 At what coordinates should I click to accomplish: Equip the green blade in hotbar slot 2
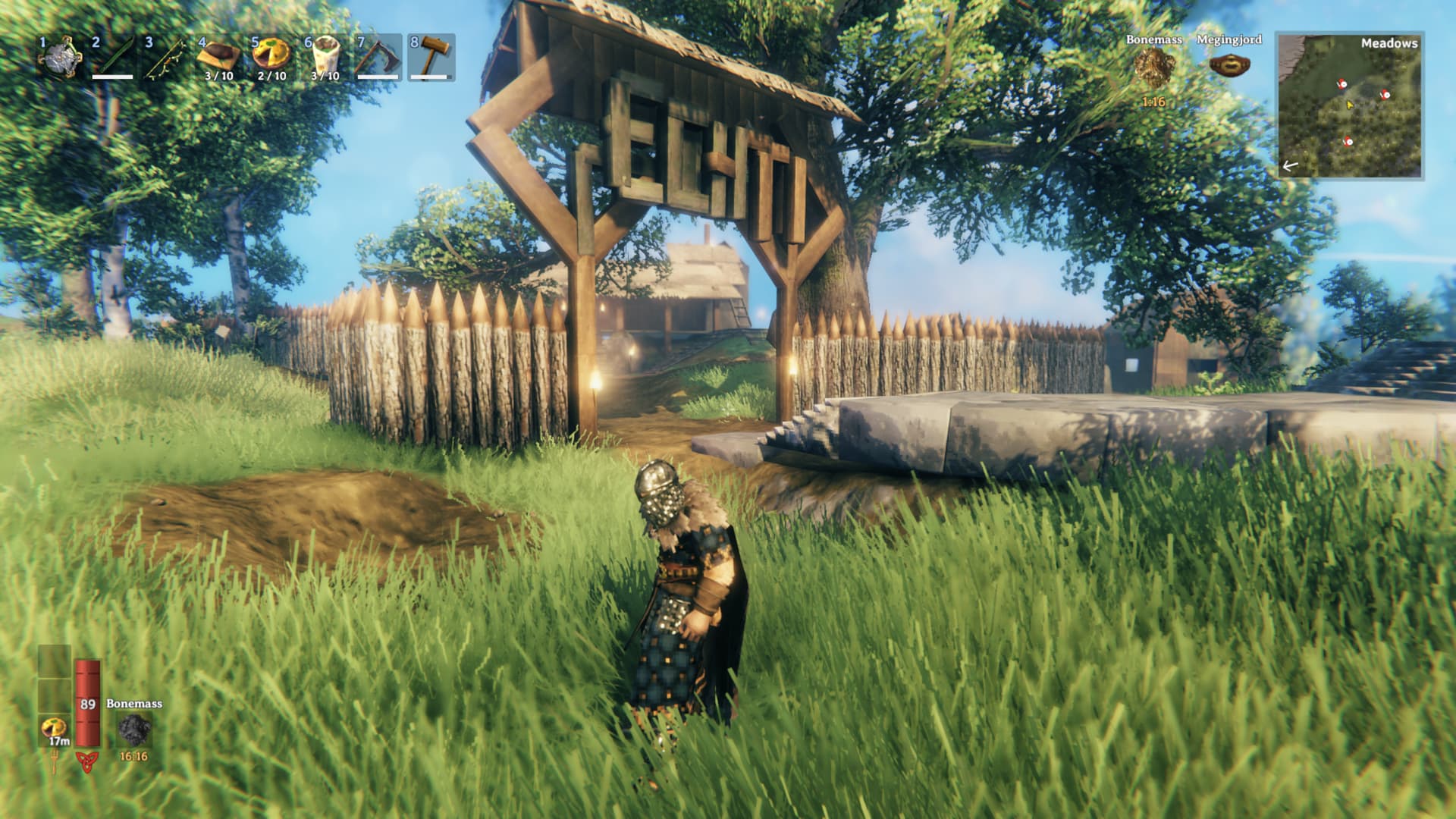coord(113,58)
